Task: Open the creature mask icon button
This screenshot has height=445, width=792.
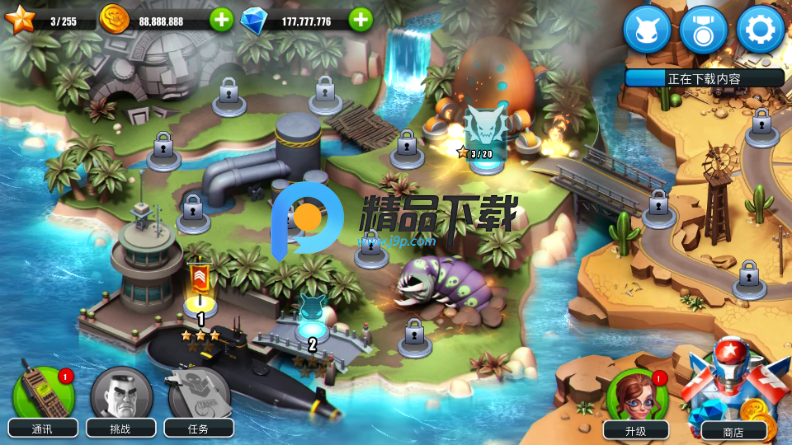Action: coord(646,30)
